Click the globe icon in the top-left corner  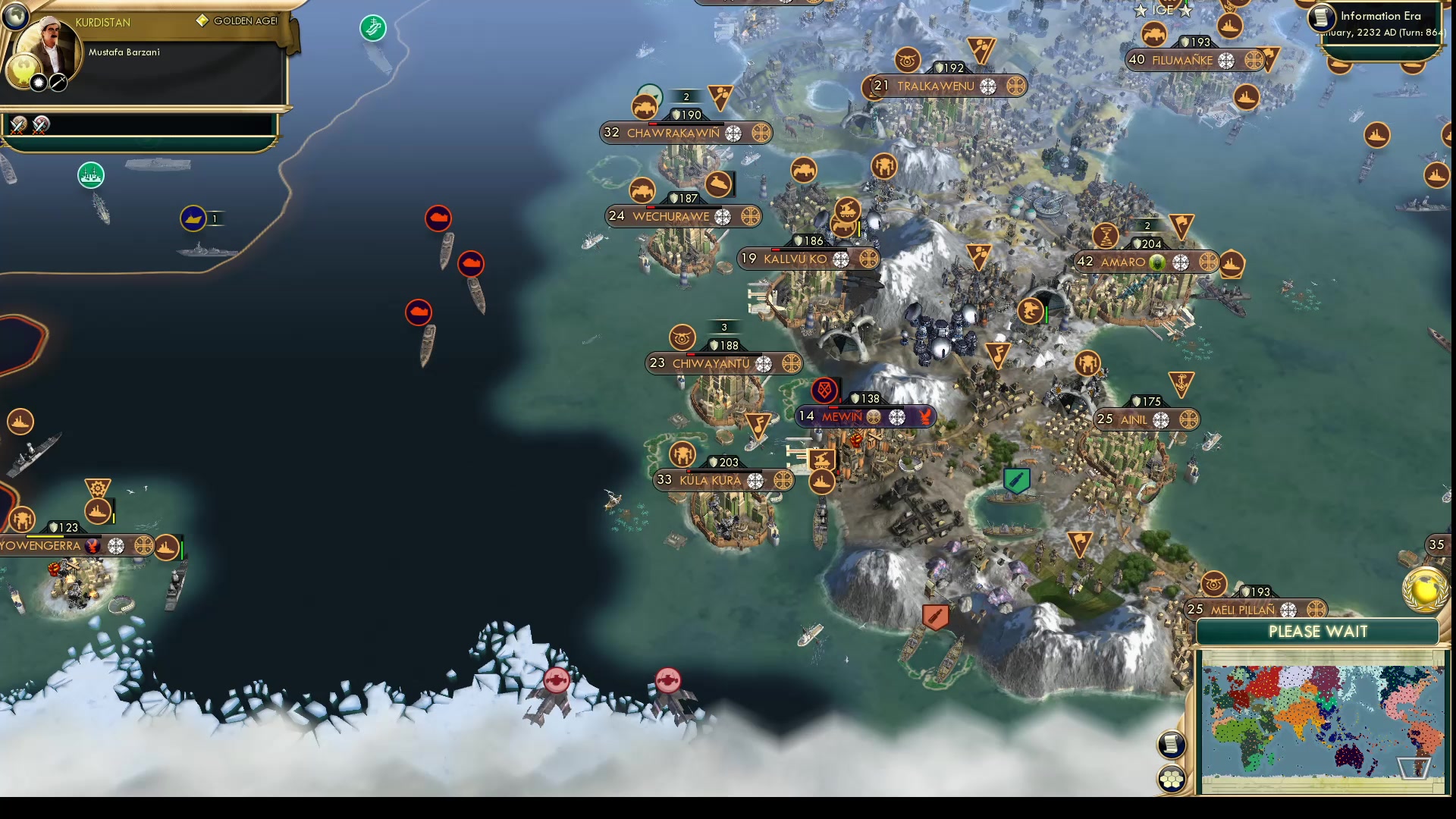click(x=15, y=15)
